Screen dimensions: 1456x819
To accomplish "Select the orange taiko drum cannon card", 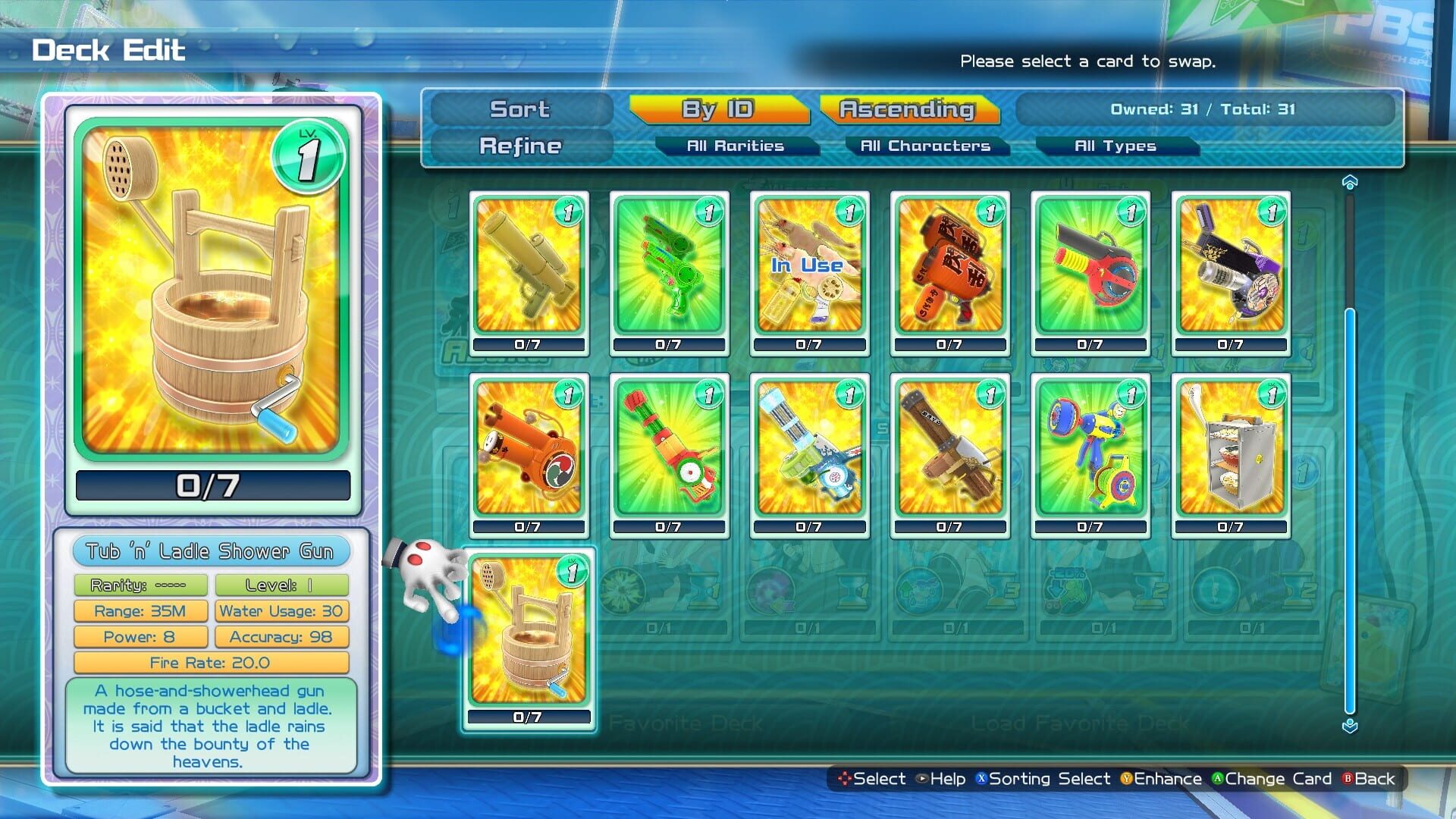I will [x=529, y=451].
